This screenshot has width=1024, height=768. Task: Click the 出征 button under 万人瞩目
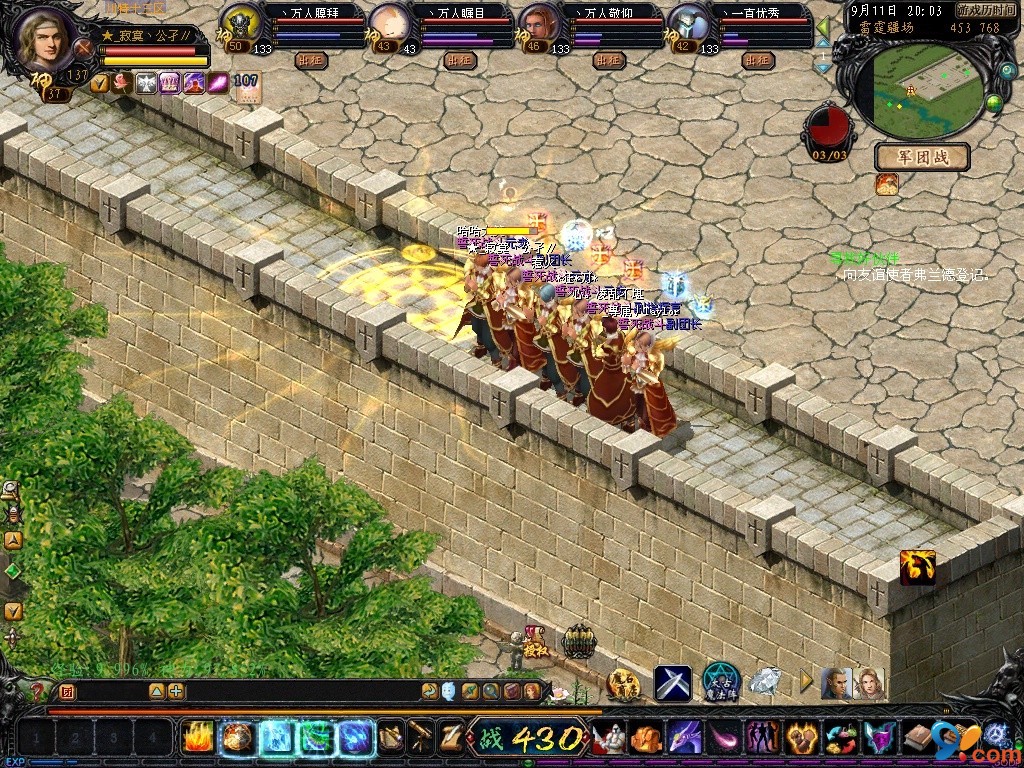(x=460, y=60)
